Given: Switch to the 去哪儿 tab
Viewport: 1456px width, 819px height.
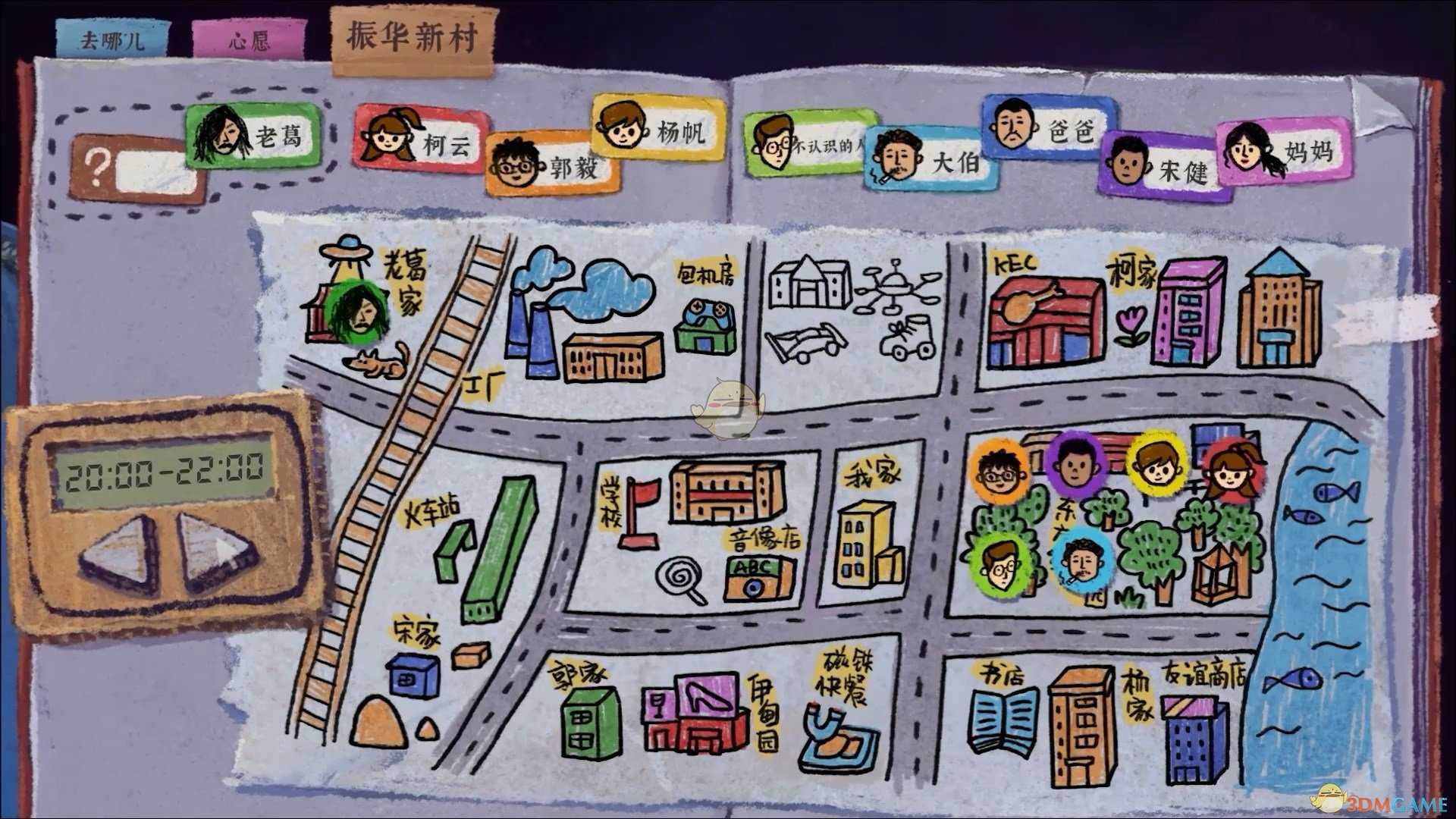Looking at the screenshot, I should (x=114, y=38).
